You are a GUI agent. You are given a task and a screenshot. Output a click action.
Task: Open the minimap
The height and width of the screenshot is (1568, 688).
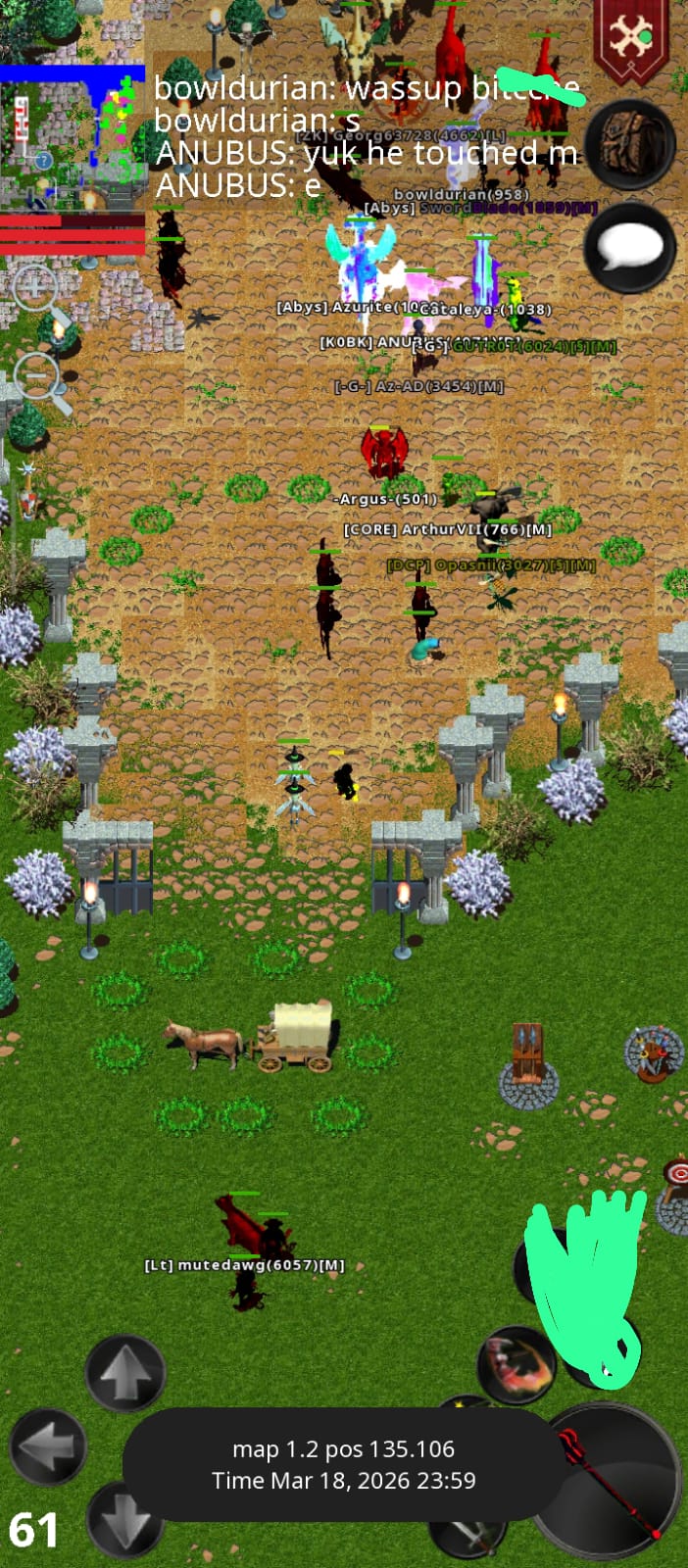tap(73, 137)
